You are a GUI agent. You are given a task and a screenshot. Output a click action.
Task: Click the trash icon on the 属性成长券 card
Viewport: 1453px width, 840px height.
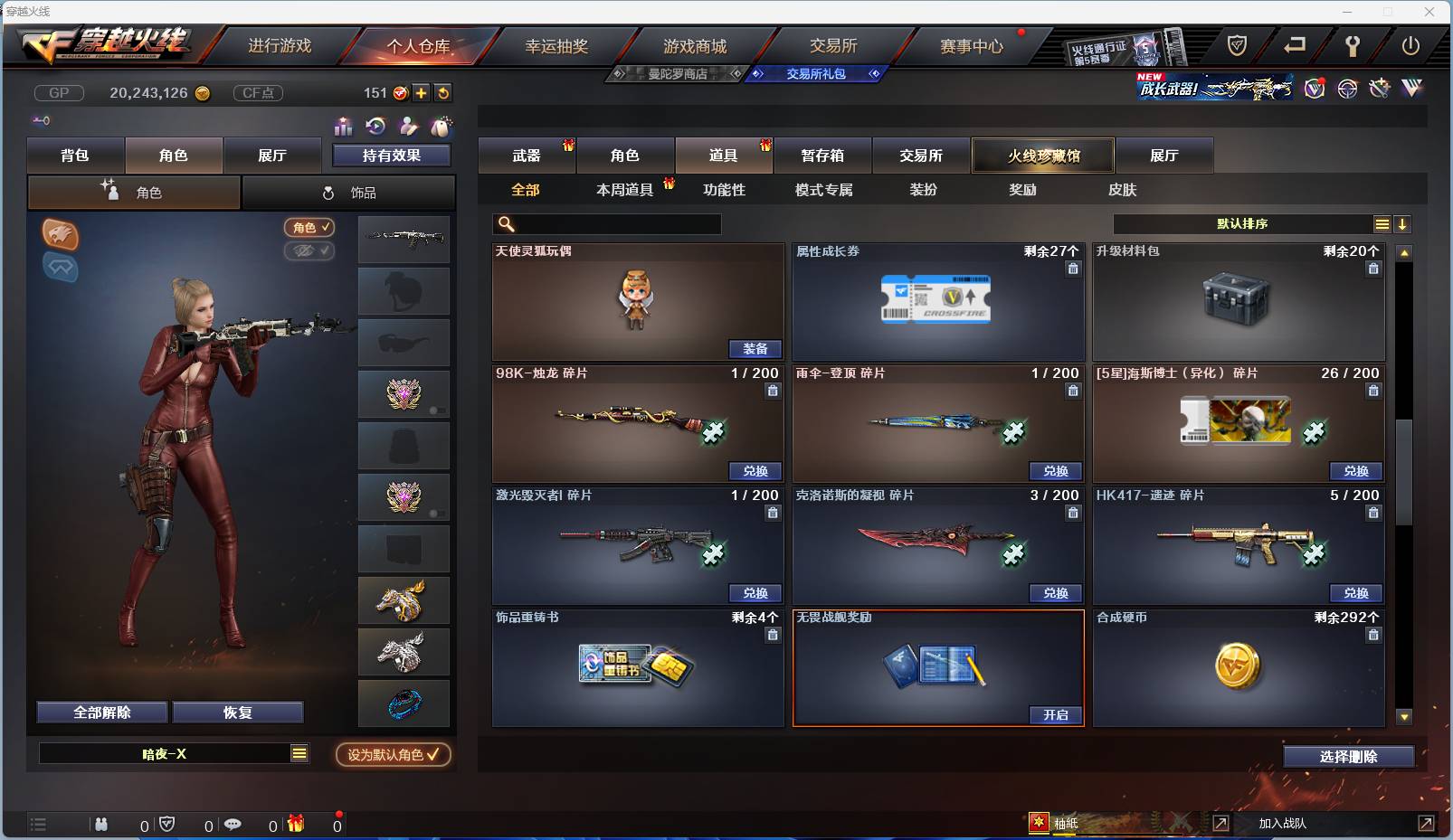[1073, 269]
